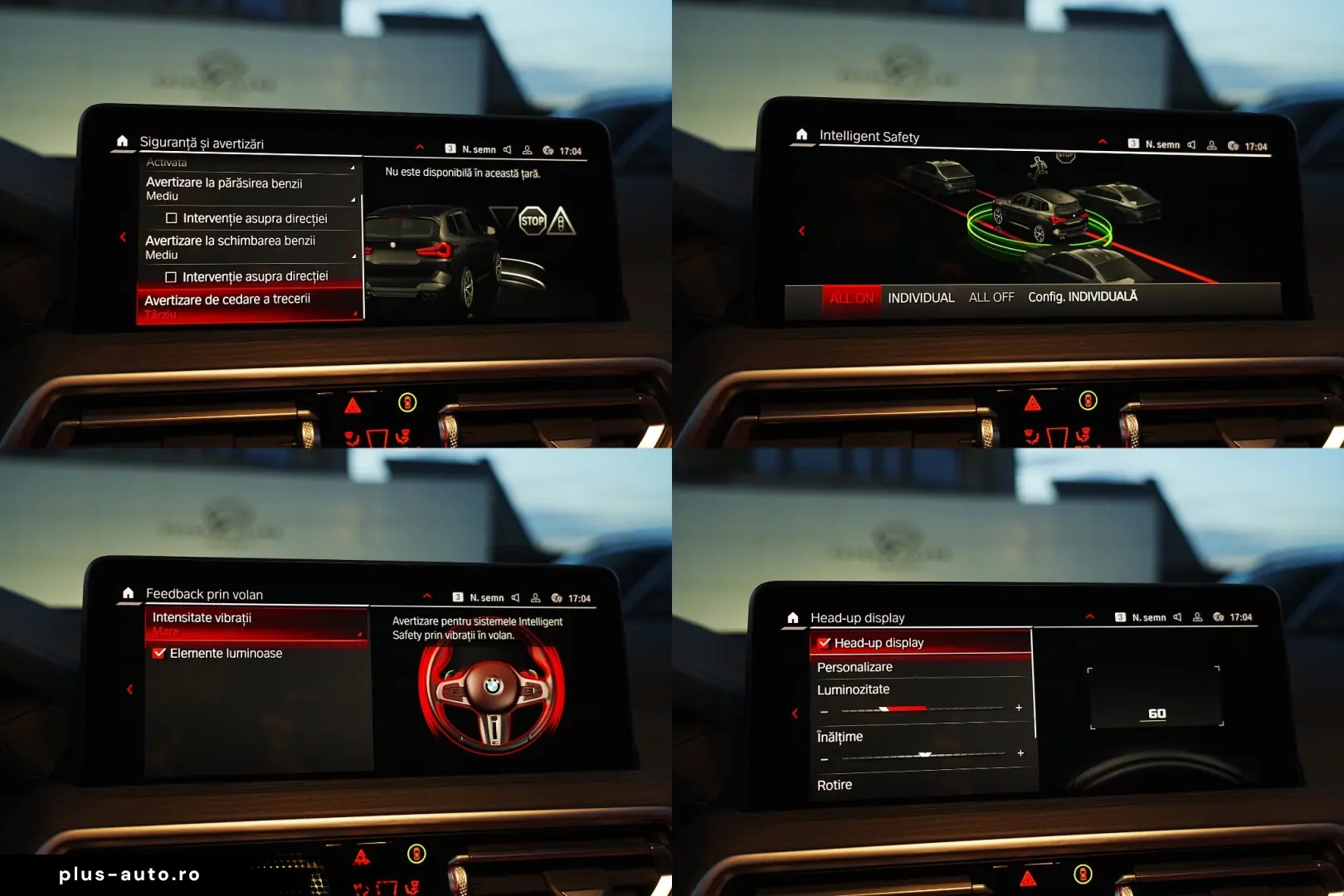The width and height of the screenshot is (1344, 896).
Task: Increase Luminozitate with the plus button
Action: click(x=1019, y=708)
